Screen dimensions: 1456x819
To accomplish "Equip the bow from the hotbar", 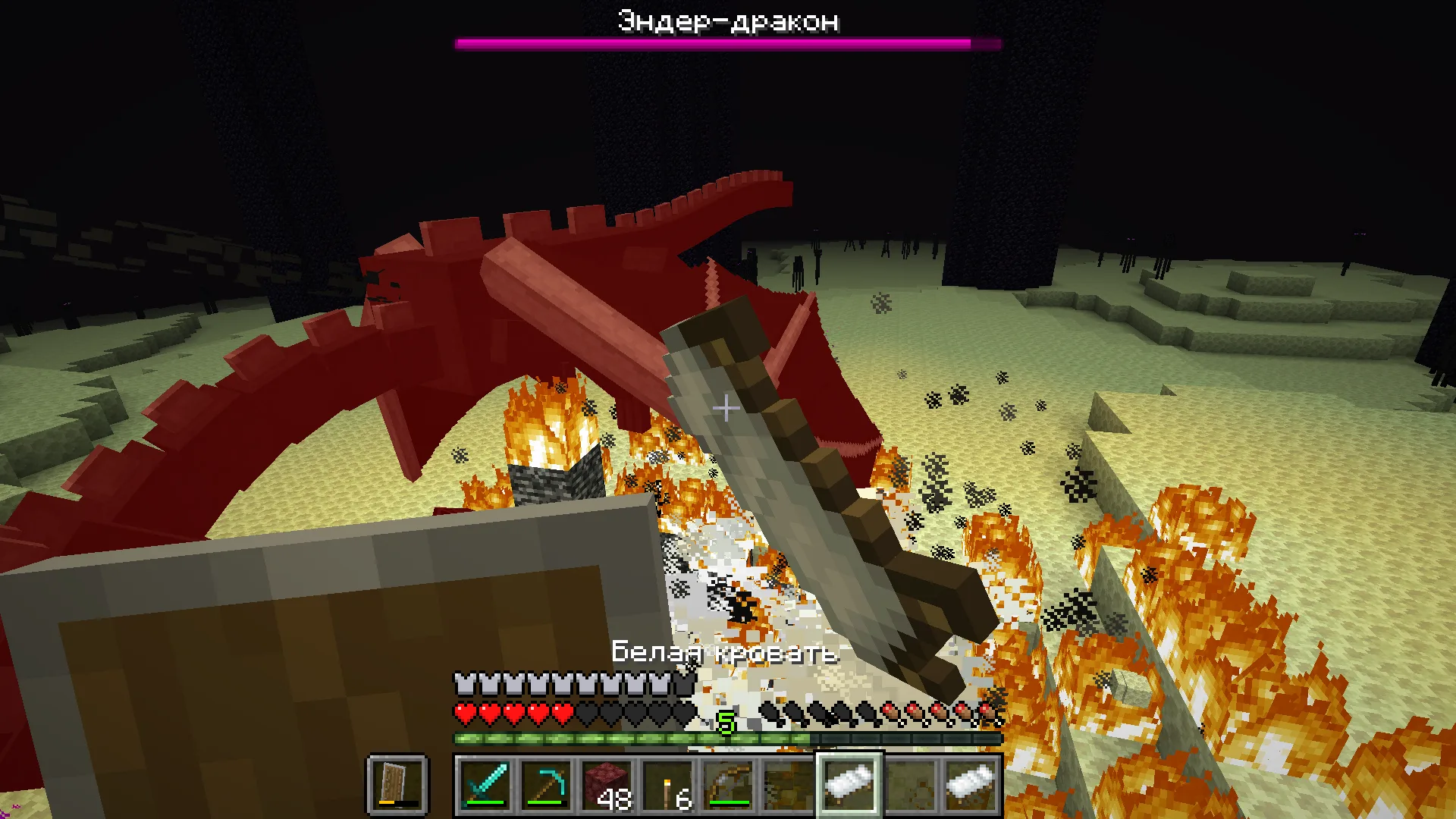I will click(x=727, y=785).
